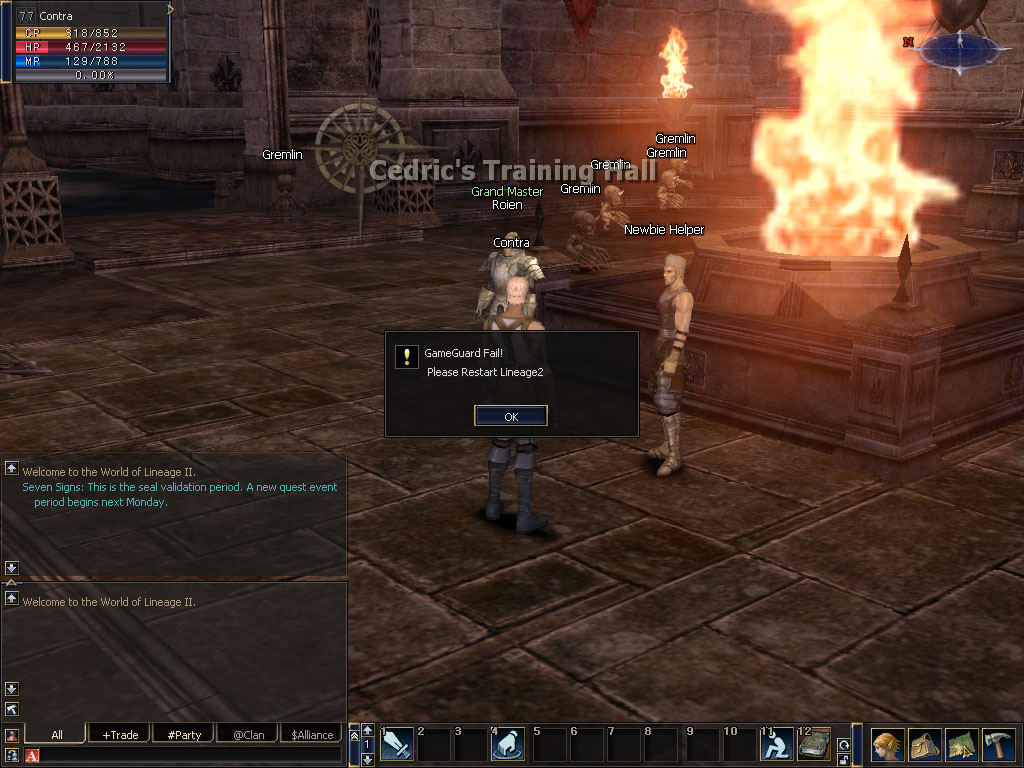
Task: Open the +Trade chat tab
Action: click(x=120, y=734)
